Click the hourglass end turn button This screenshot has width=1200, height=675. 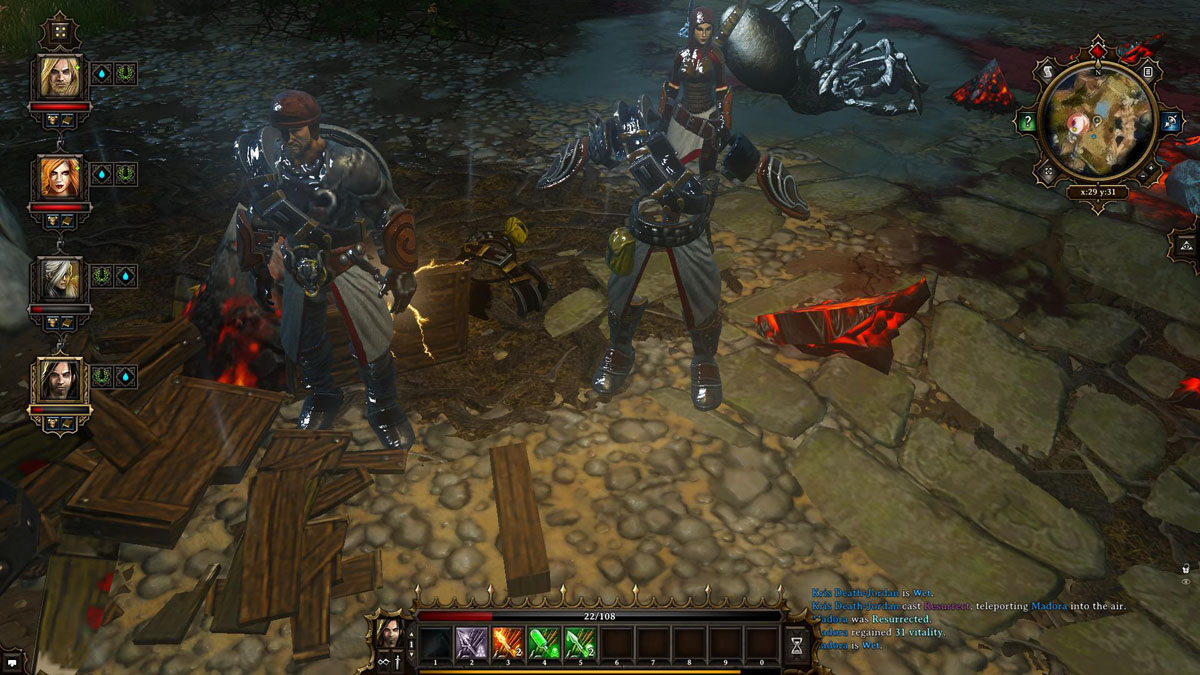click(796, 646)
